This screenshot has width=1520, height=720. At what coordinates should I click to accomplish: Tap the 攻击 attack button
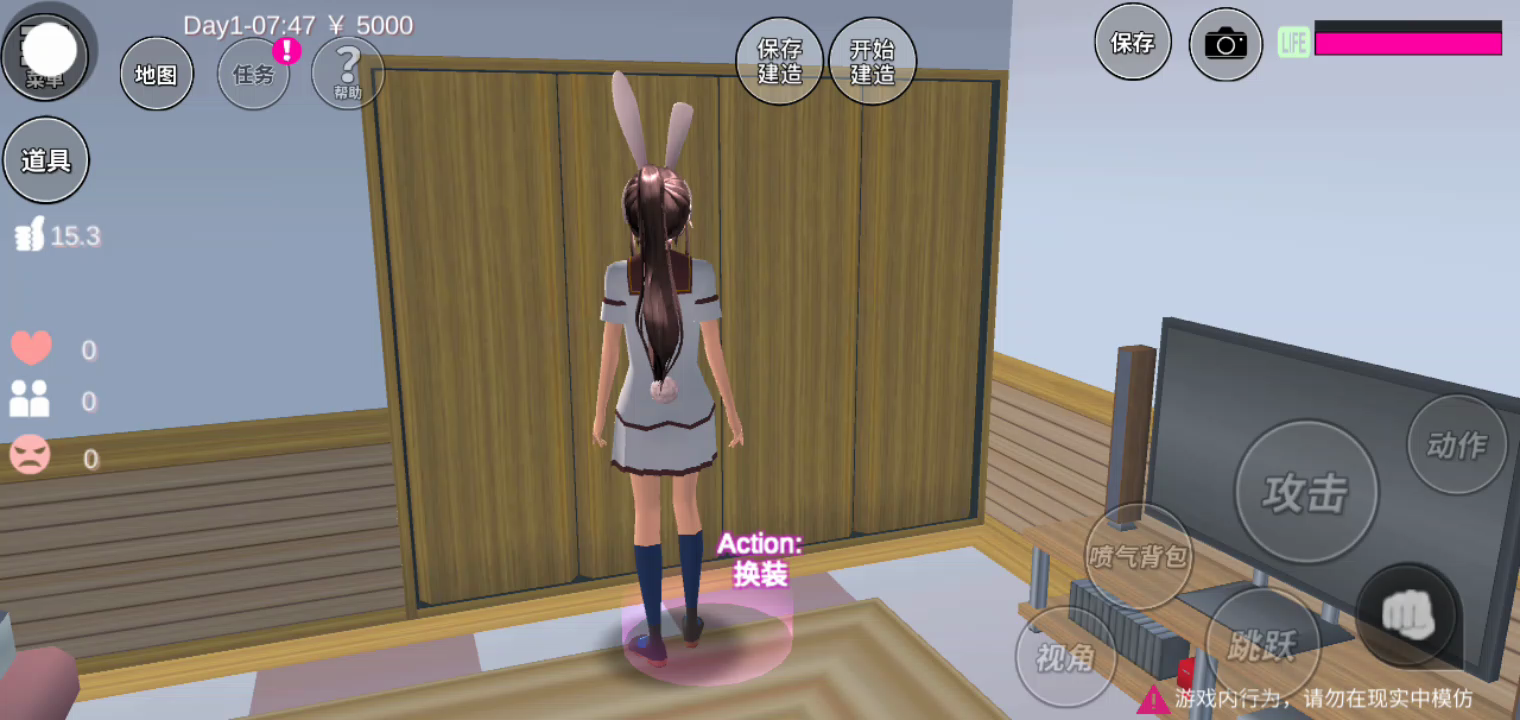coord(1306,492)
